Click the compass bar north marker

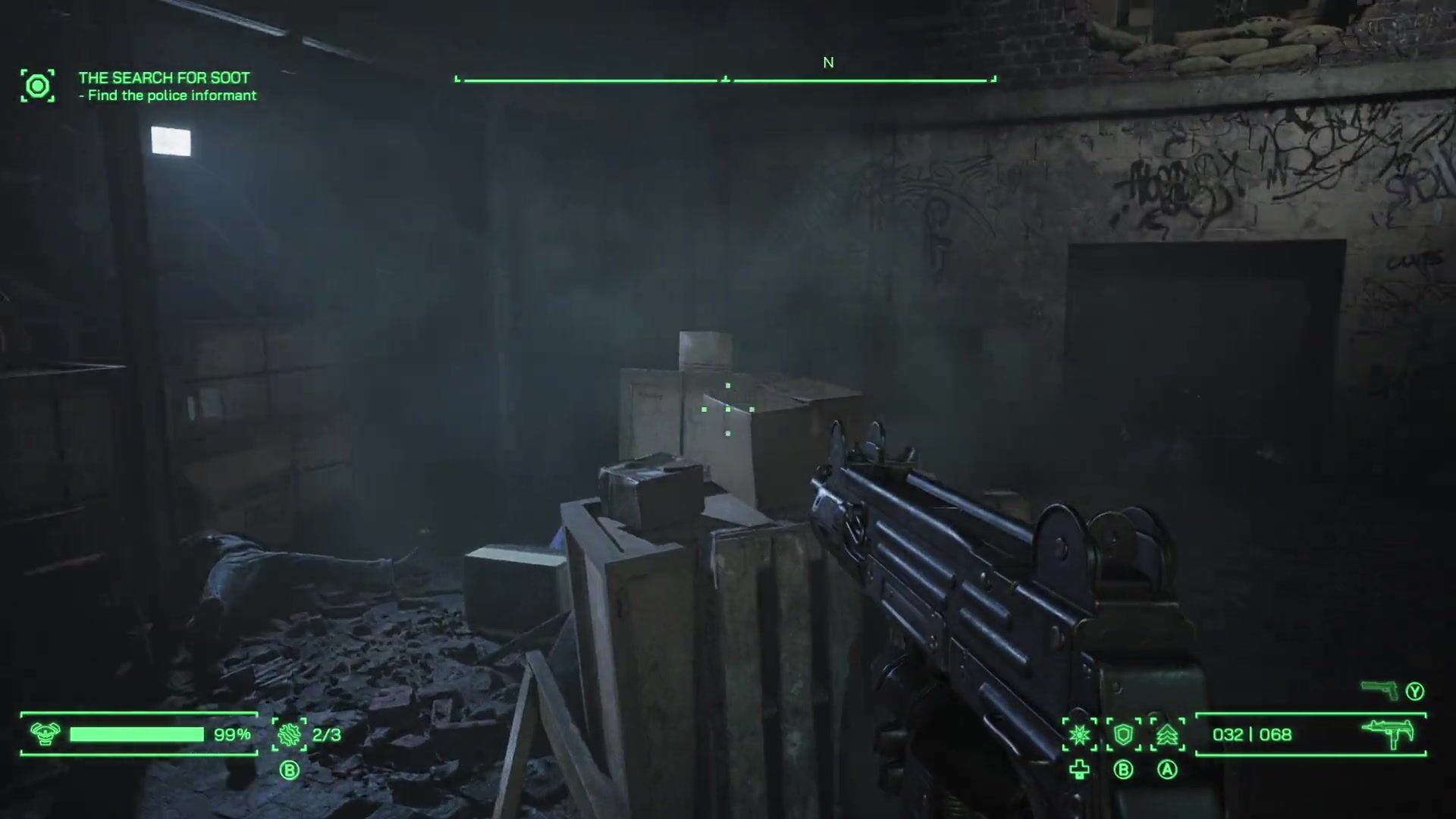[828, 63]
